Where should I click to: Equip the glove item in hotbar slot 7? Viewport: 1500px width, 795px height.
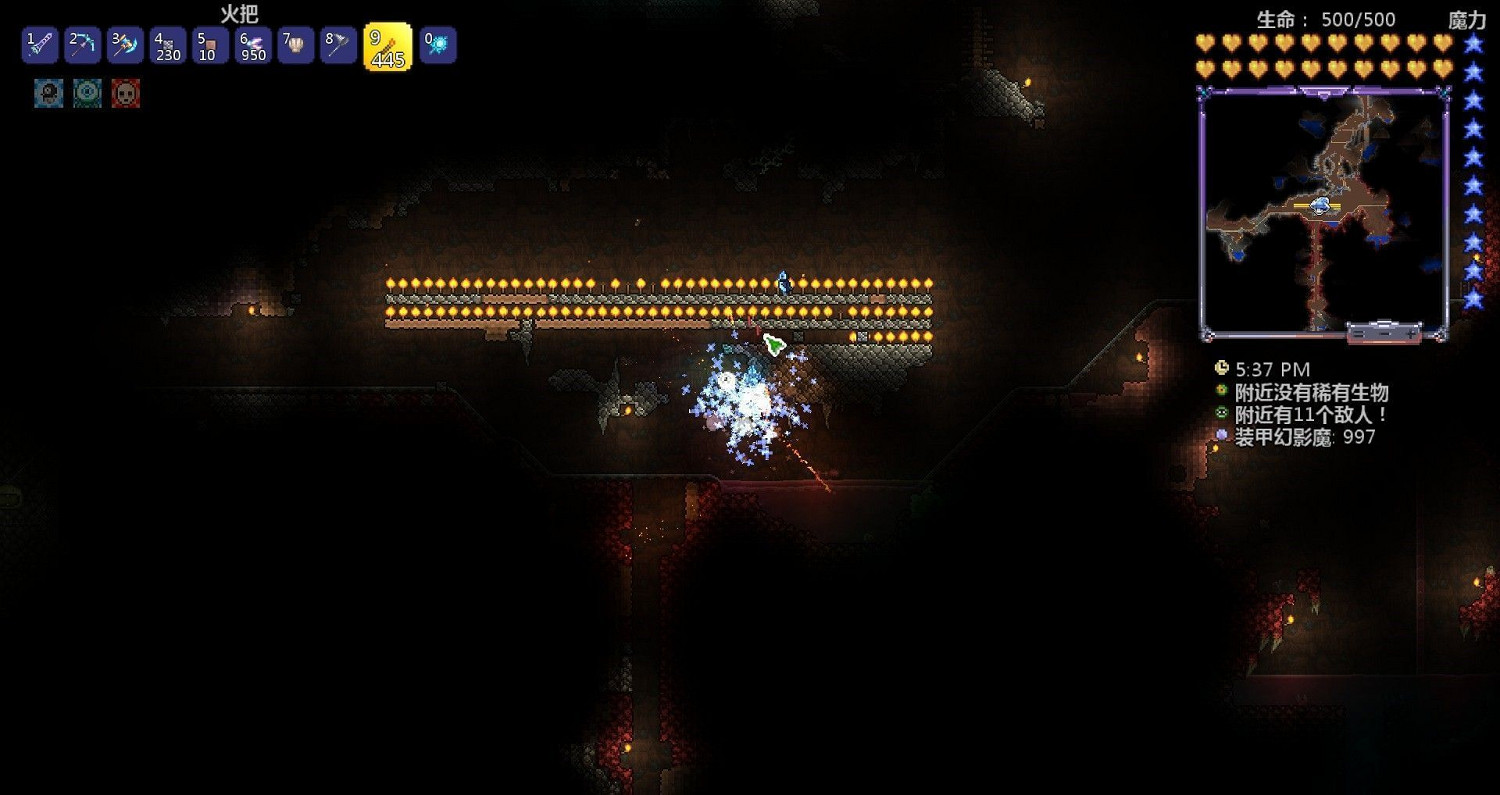click(296, 45)
